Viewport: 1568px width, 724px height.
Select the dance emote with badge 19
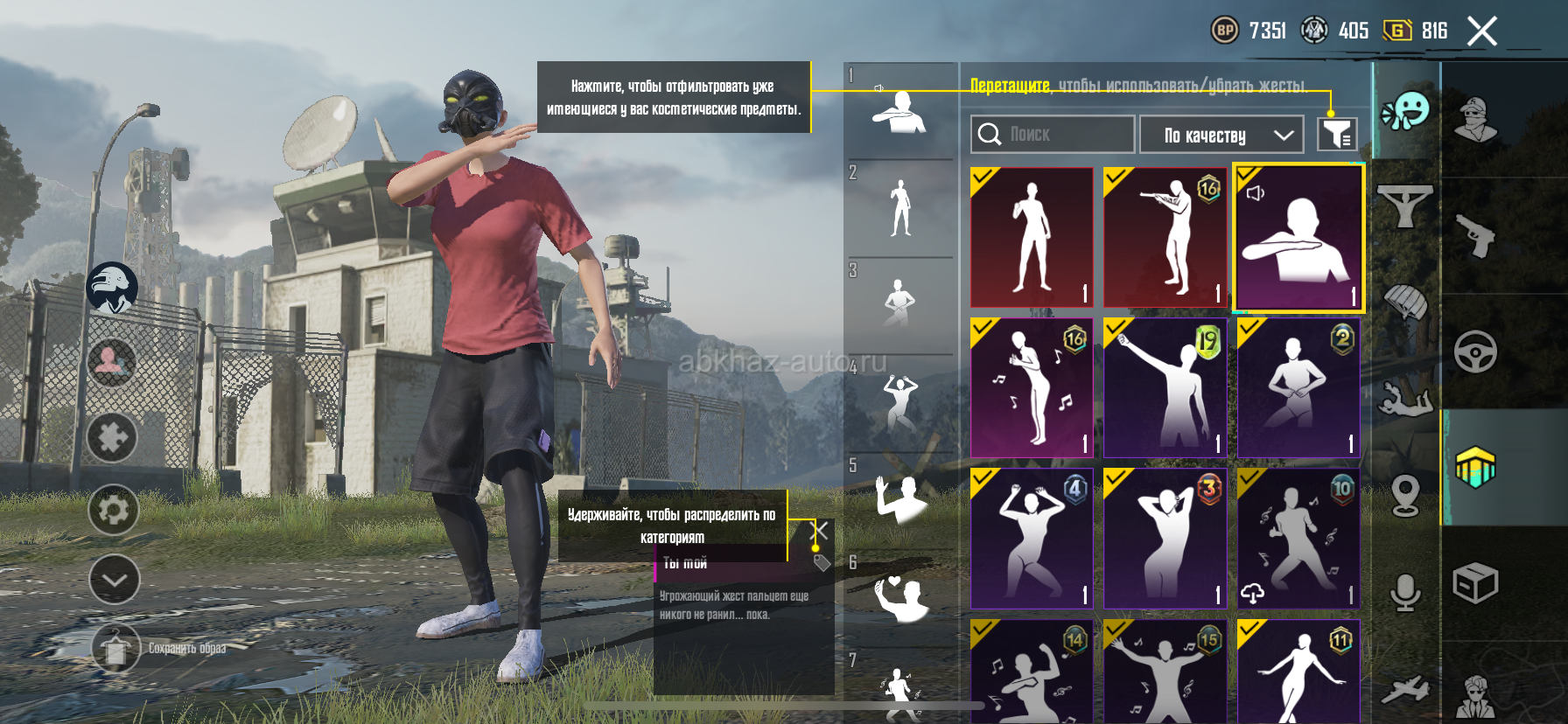coord(1165,387)
